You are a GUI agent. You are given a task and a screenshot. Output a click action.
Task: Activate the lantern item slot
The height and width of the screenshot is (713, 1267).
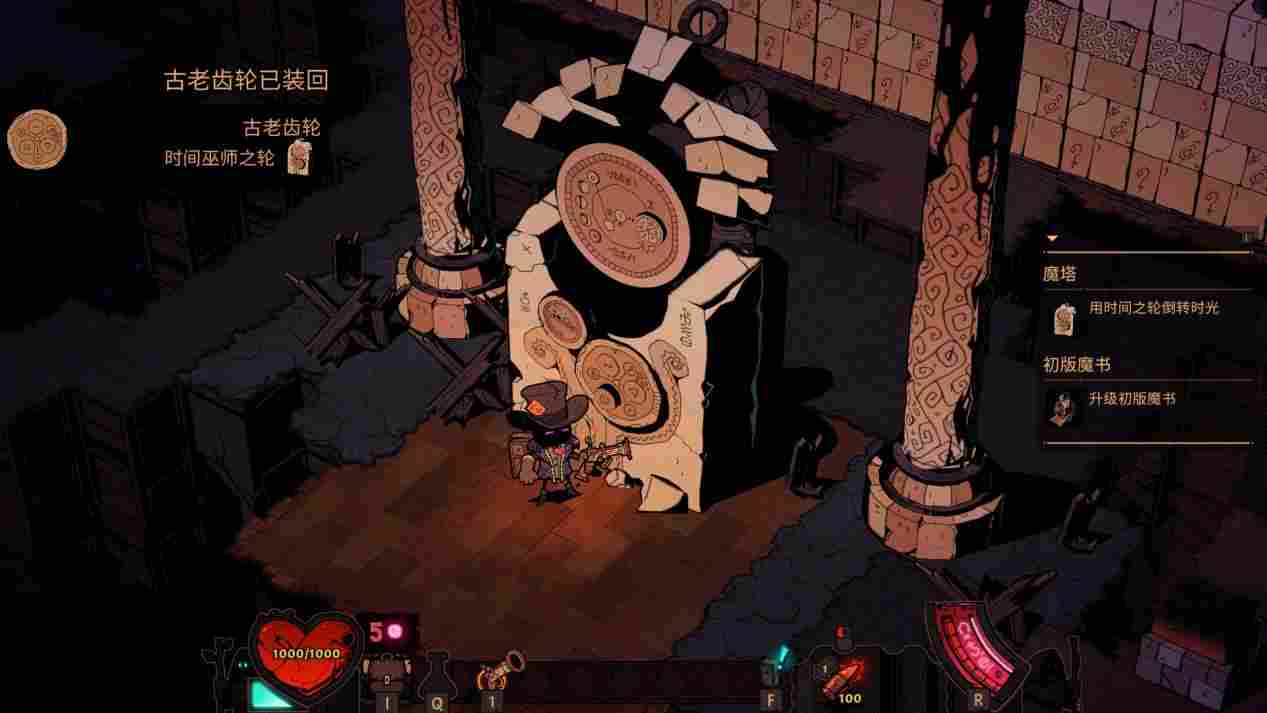[771, 670]
